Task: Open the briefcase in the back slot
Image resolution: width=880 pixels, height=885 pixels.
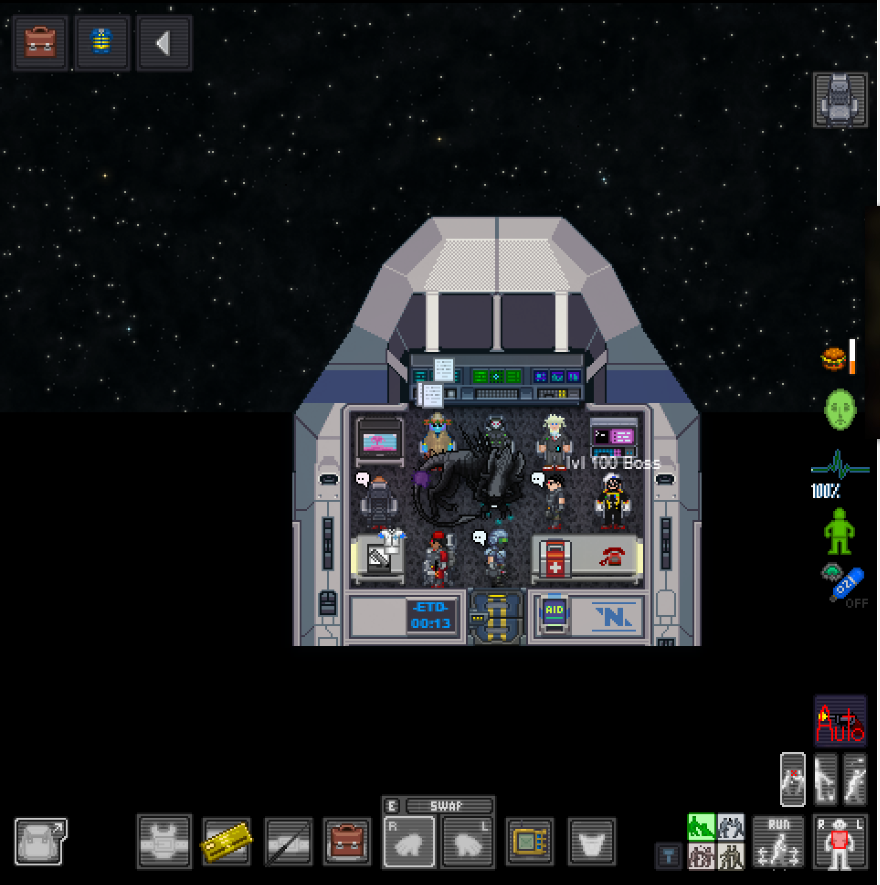Action: (350, 841)
